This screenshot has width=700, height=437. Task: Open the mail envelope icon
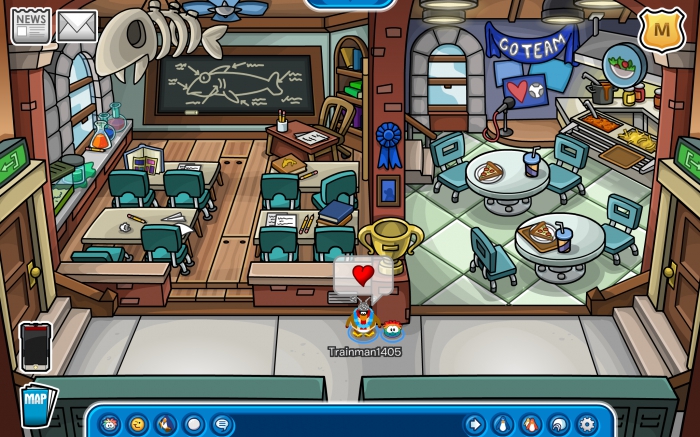click(x=76, y=25)
